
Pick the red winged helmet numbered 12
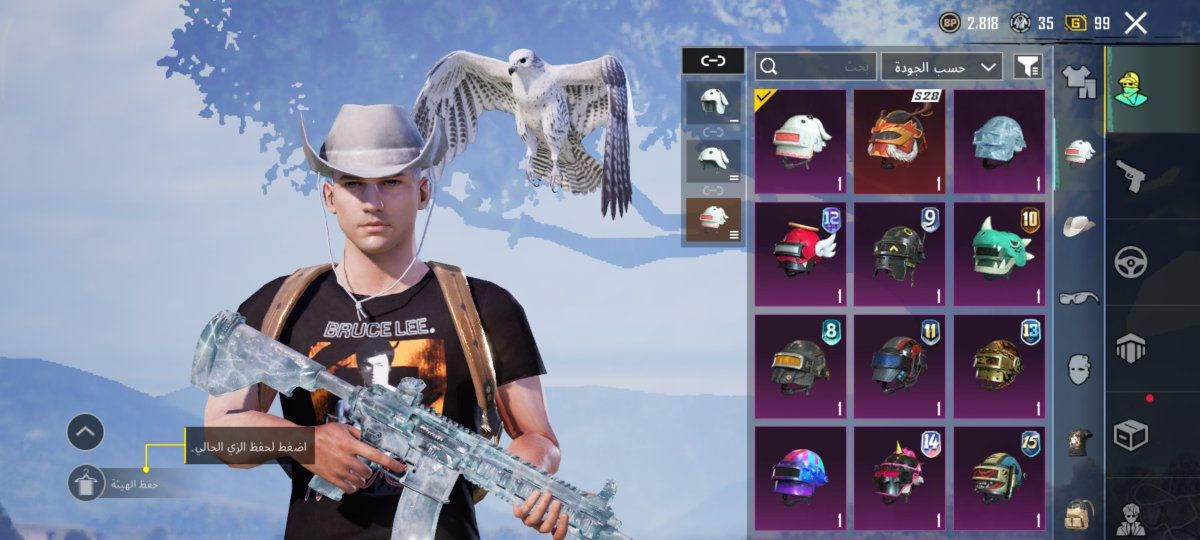point(800,255)
